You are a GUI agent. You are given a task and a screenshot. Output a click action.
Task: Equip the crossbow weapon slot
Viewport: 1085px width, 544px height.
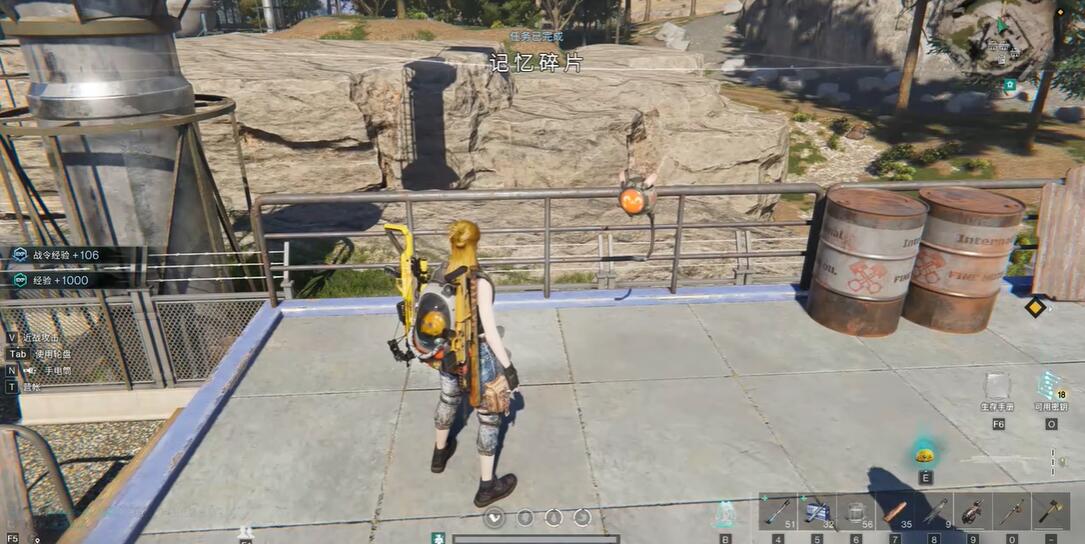click(x=973, y=512)
